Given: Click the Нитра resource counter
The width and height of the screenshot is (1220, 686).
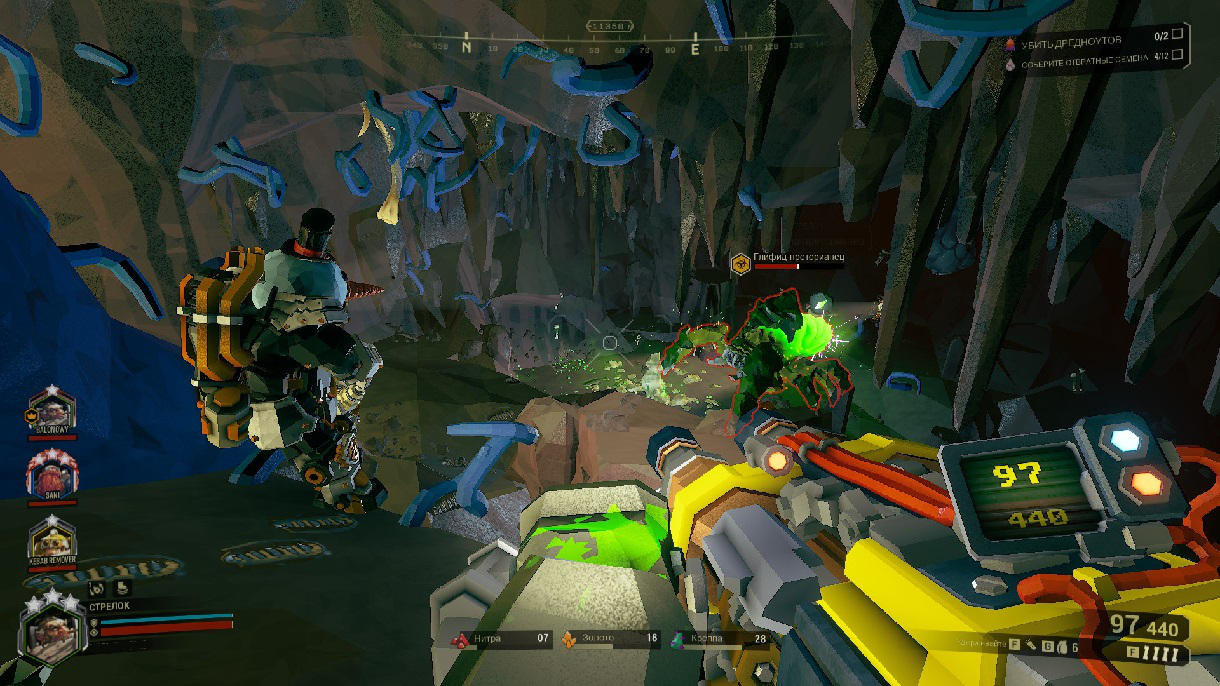Looking at the screenshot, I should (x=499, y=638).
